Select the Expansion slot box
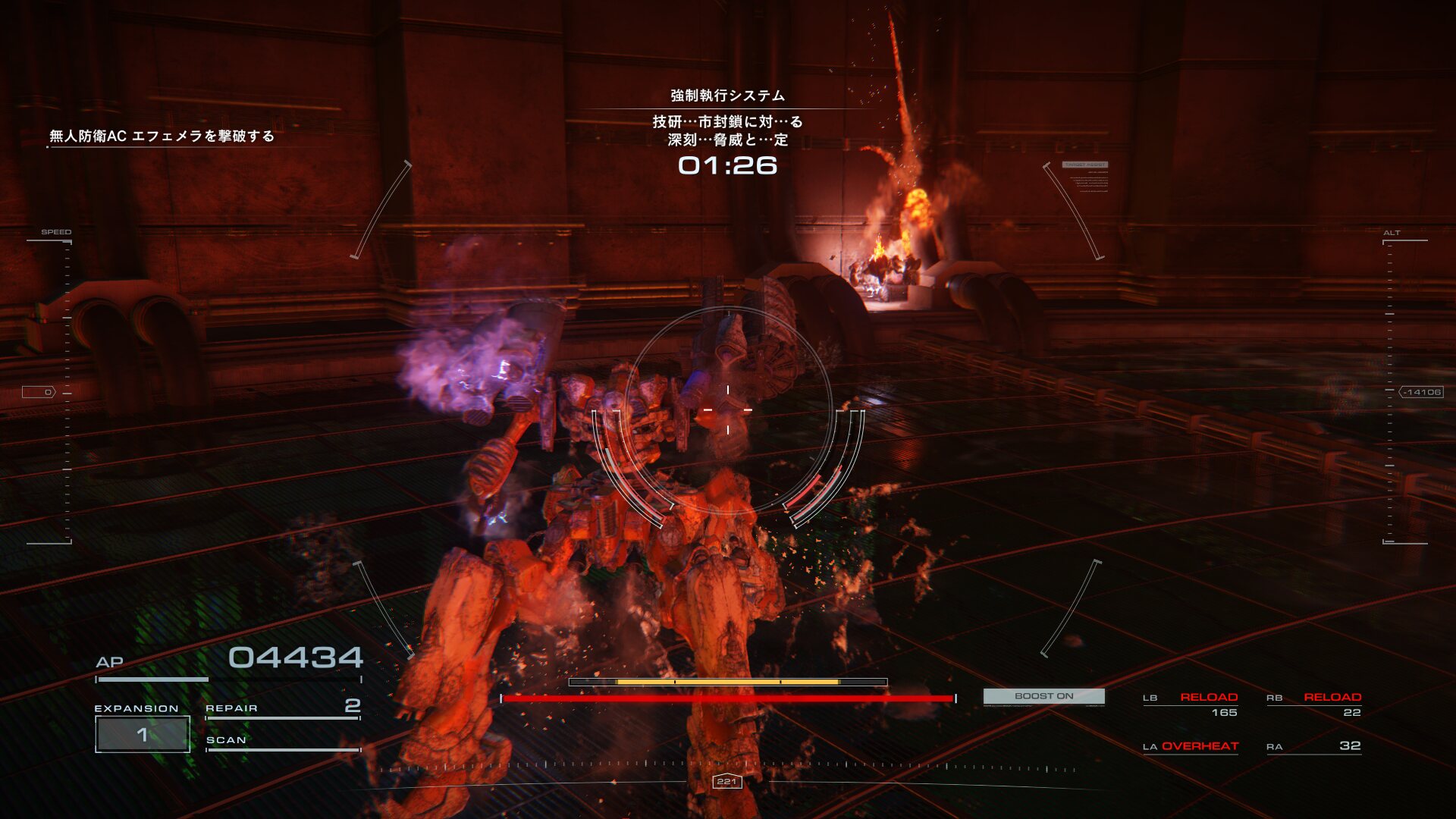Screen dimensions: 1456x819 point(143,734)
